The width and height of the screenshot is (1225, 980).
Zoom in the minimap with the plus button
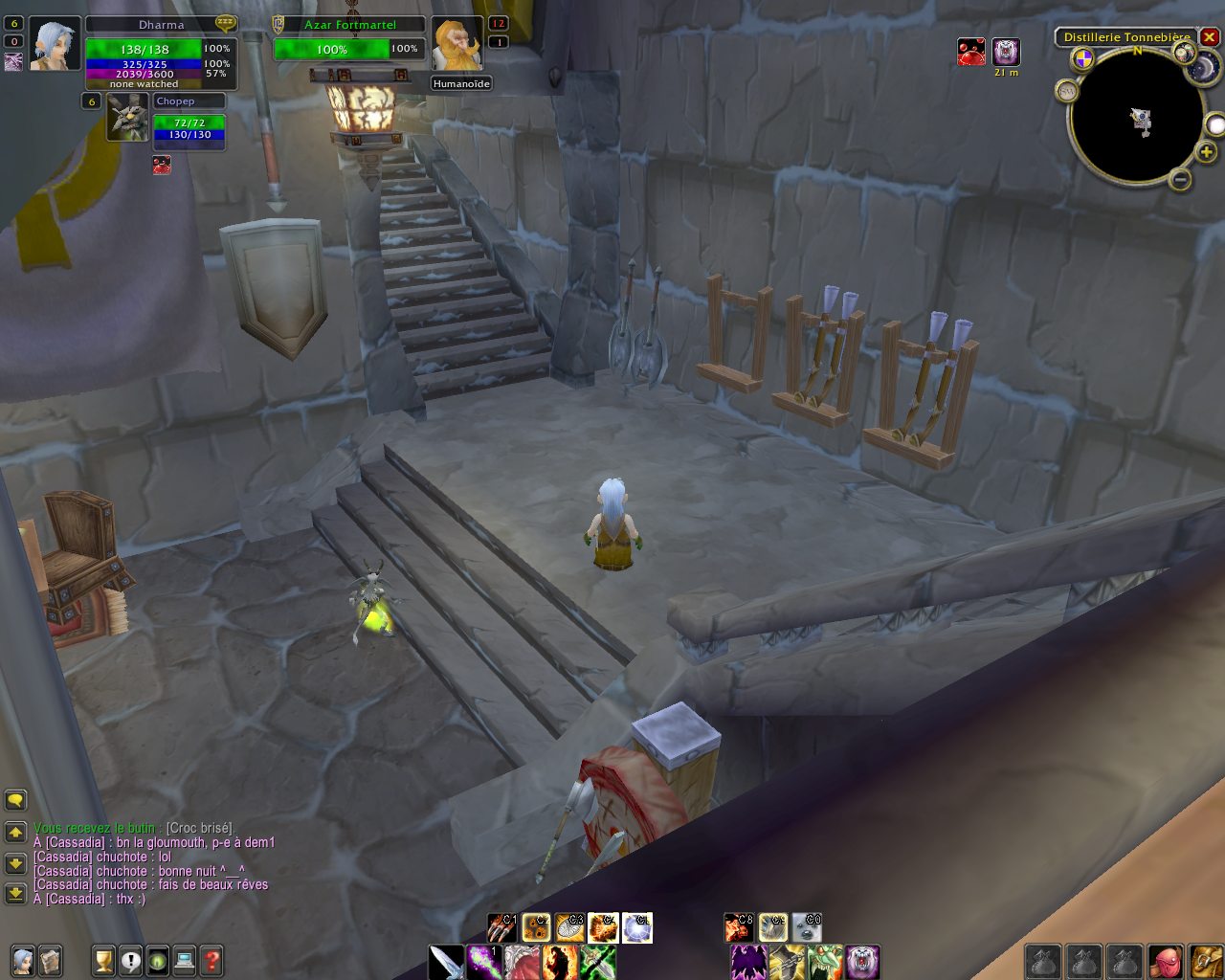1206,152
